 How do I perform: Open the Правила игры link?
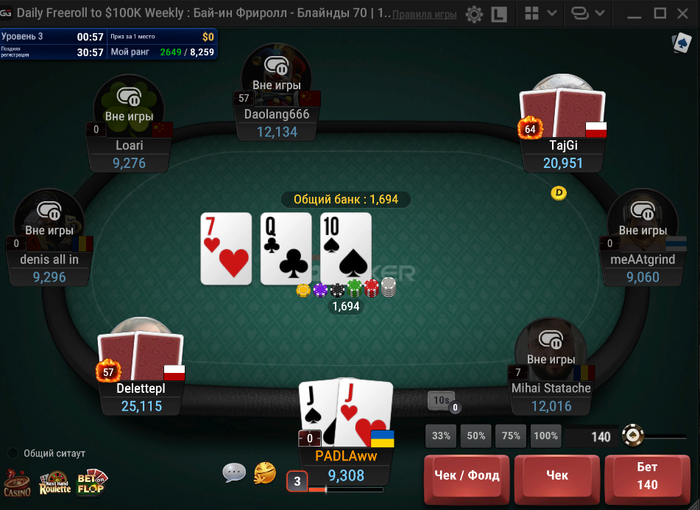pyautogui.click(x=425, y=15)
